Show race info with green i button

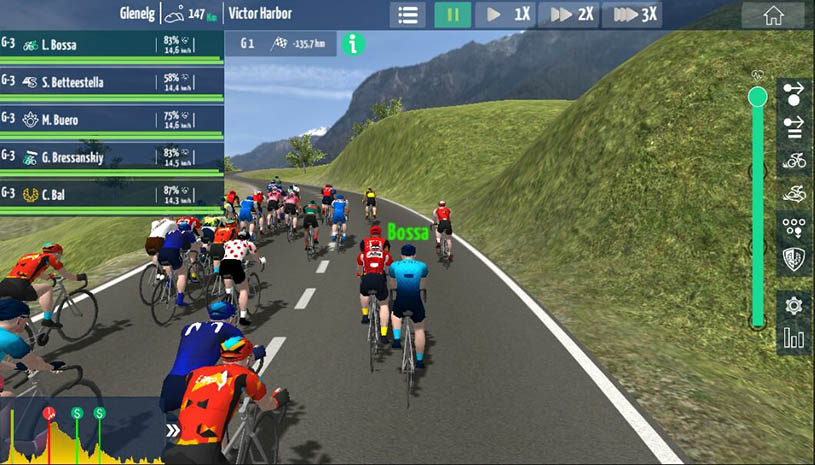pos(352,44)
